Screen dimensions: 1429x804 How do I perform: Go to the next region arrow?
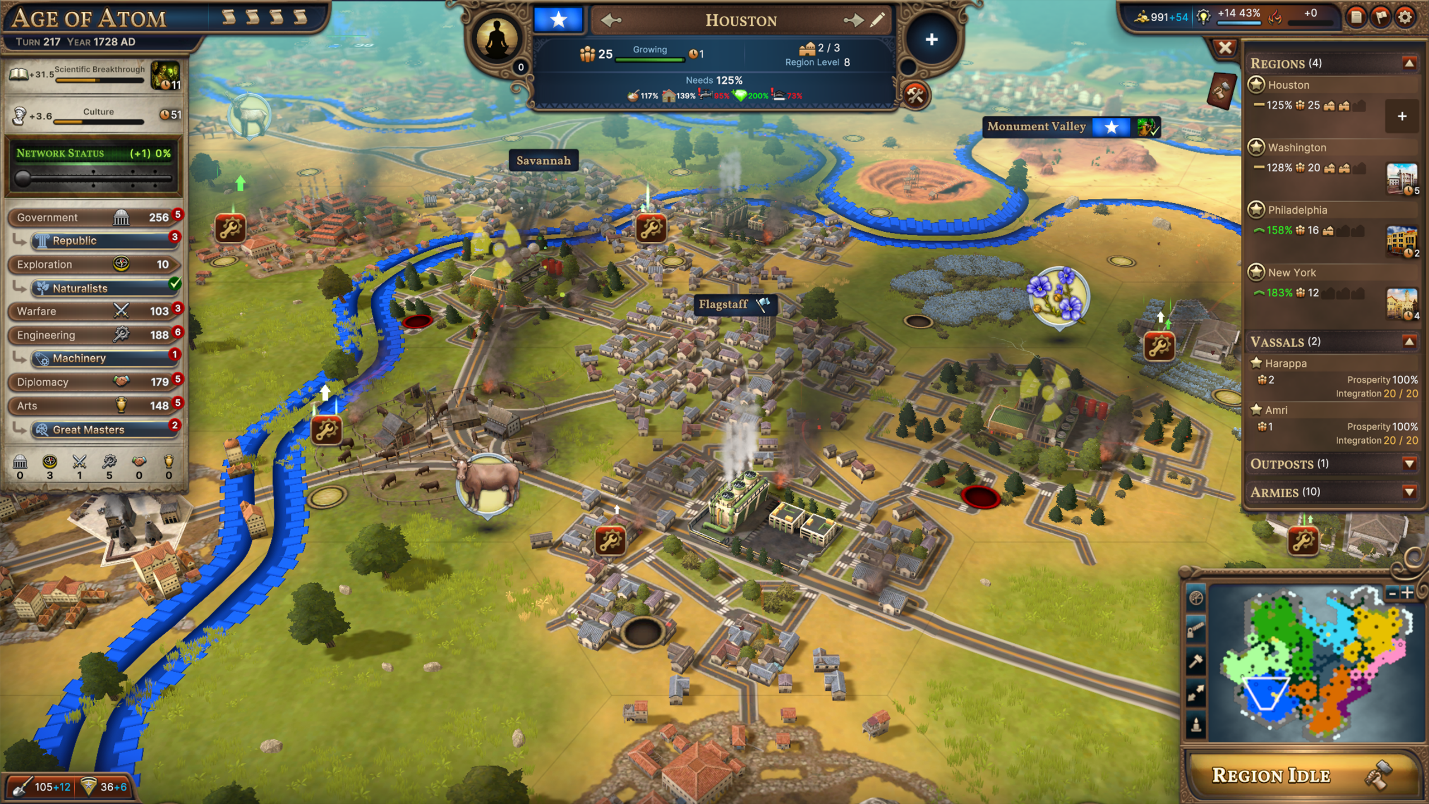pos(853,20)
